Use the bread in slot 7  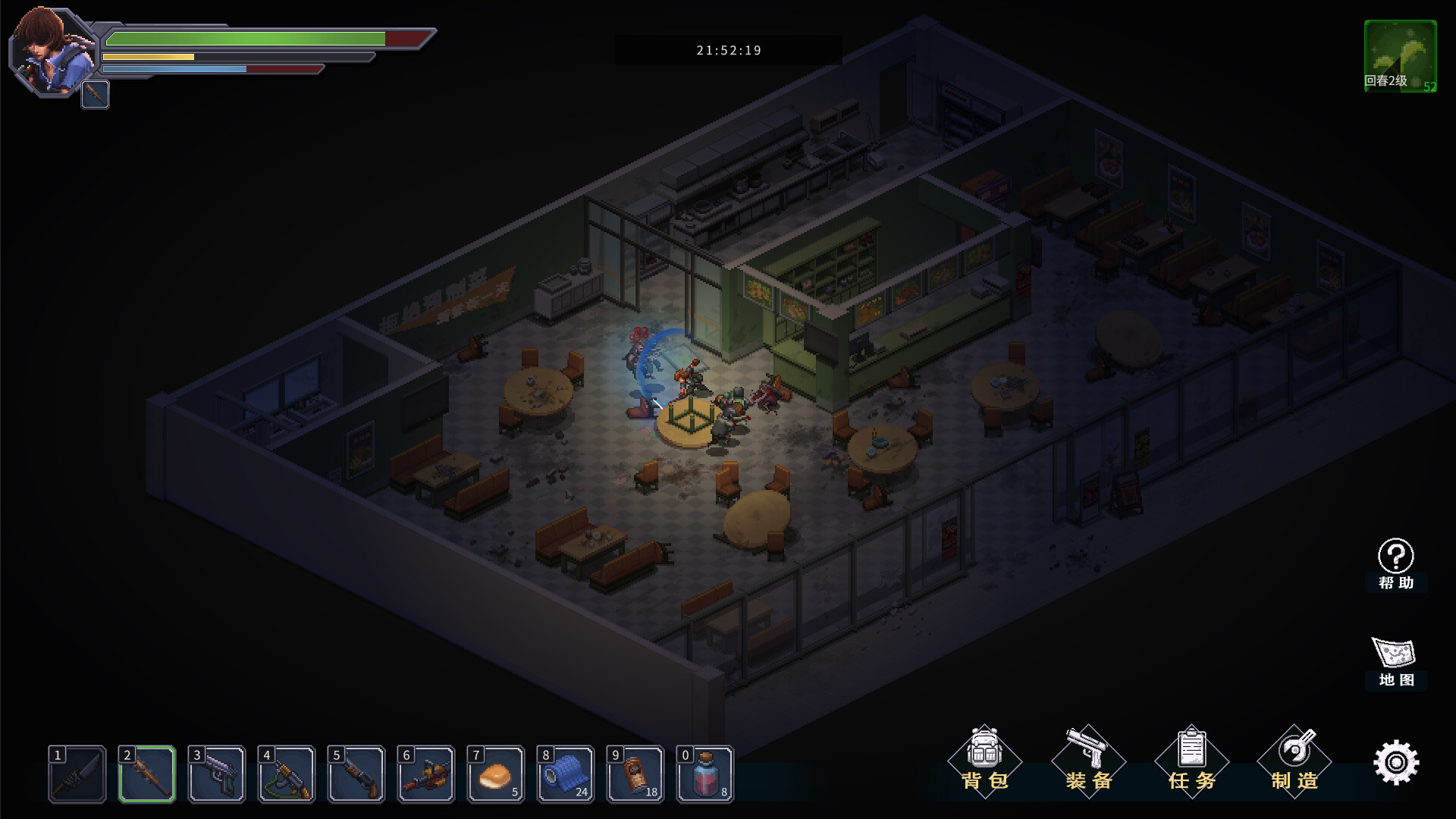pos(496,773)
